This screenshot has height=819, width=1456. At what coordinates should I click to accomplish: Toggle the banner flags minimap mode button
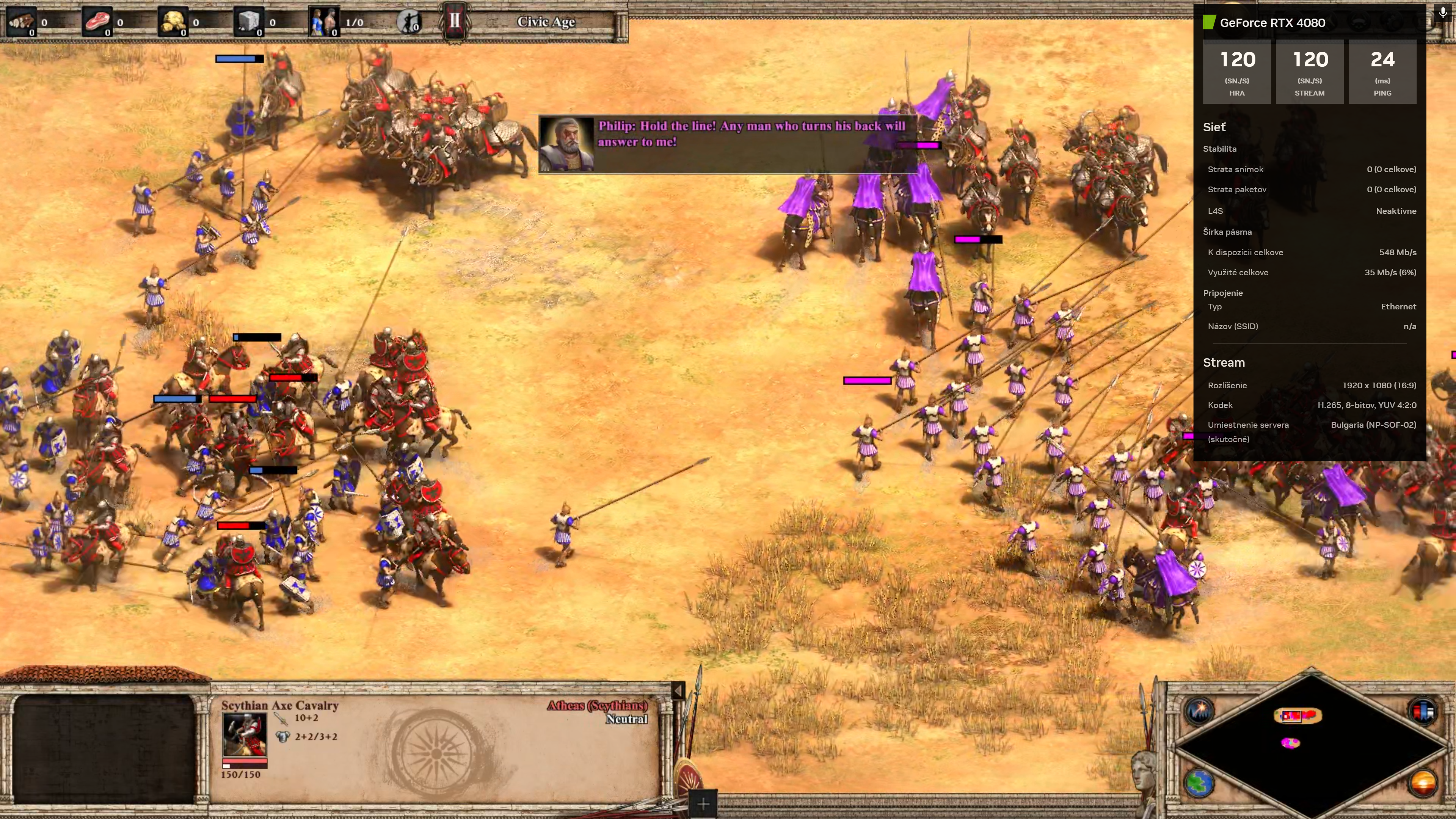click(1423, 710)
